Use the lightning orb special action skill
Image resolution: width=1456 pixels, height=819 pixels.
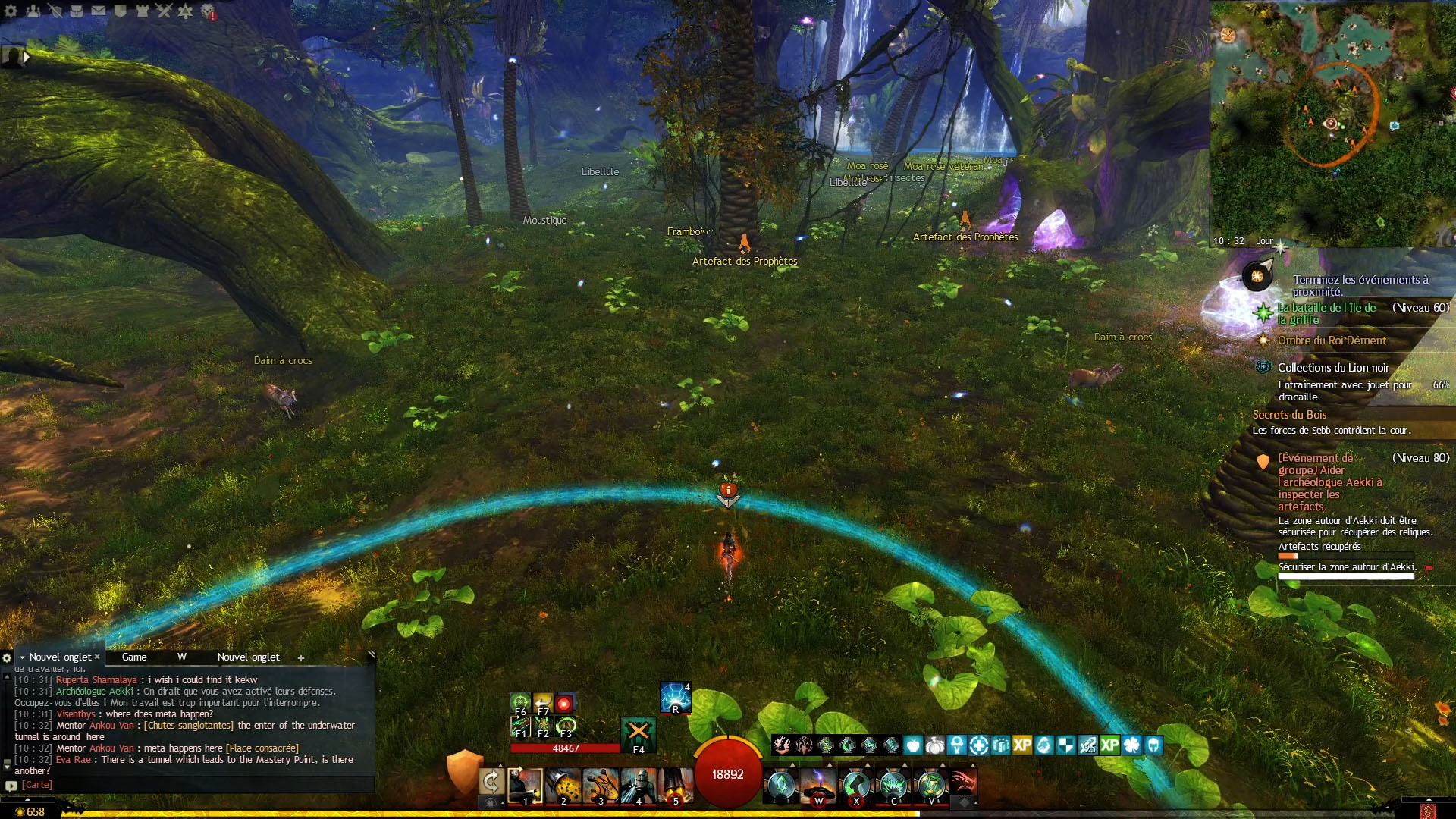(x=675, y=698)
